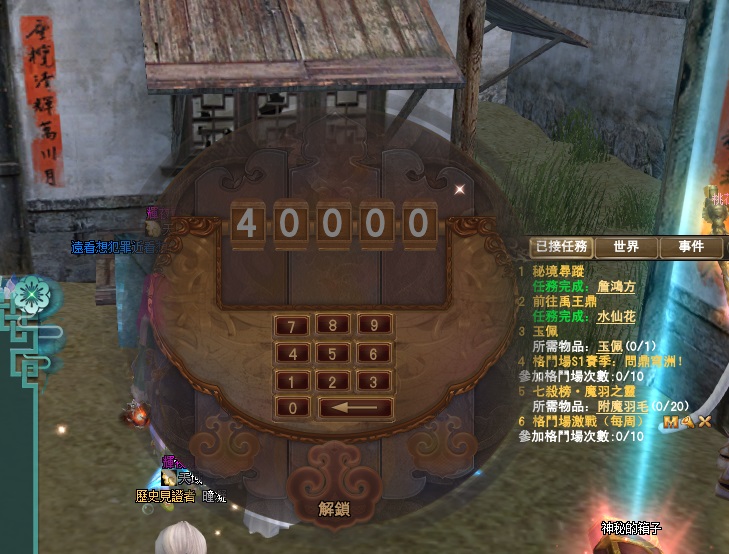The width and height of the screenshot is (729, 554).
Task: Hit the 6 key on the lock keypad
Action: click(x=373, y=353)
